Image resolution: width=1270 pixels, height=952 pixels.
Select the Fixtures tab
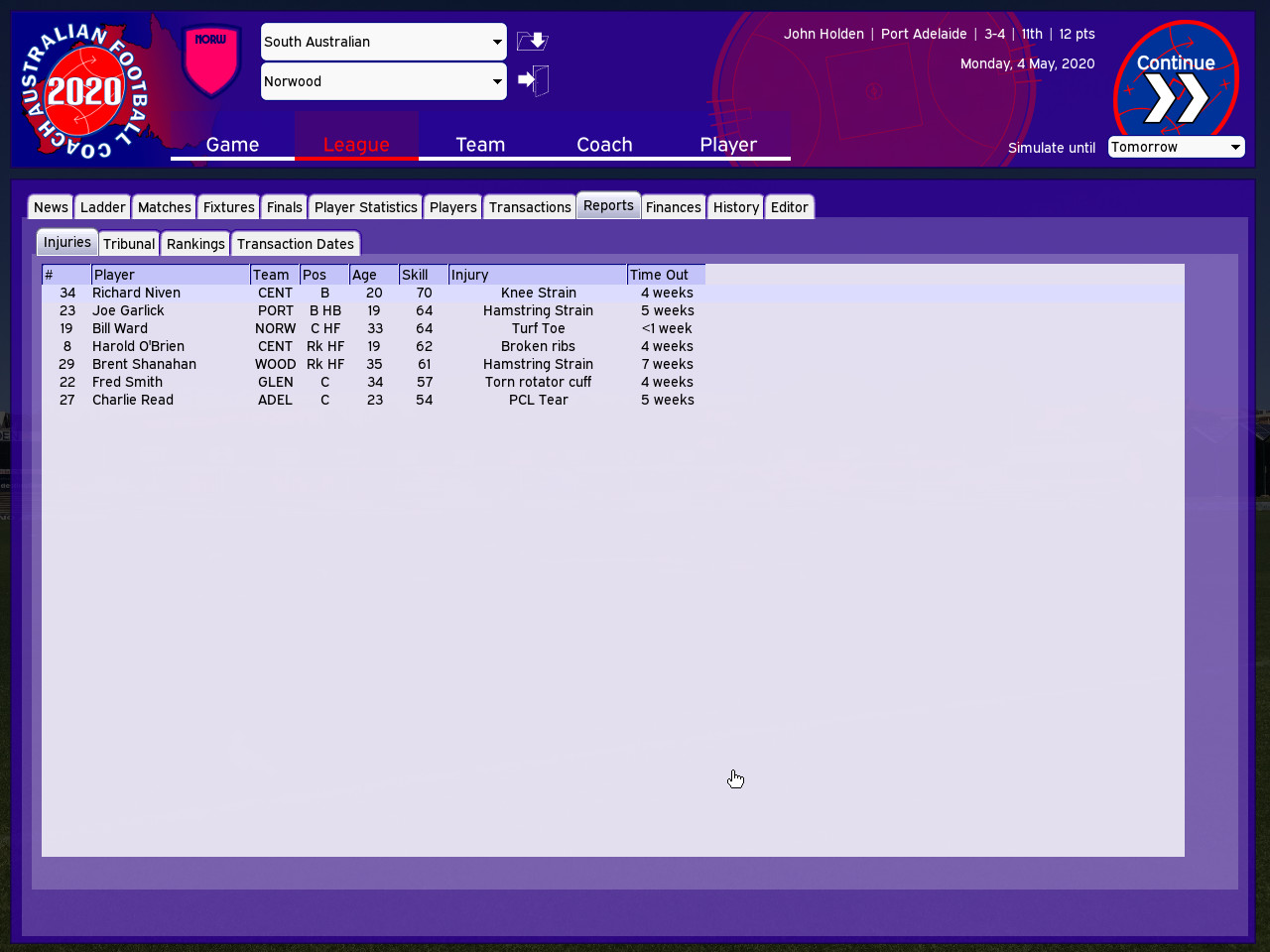[228, 206]
